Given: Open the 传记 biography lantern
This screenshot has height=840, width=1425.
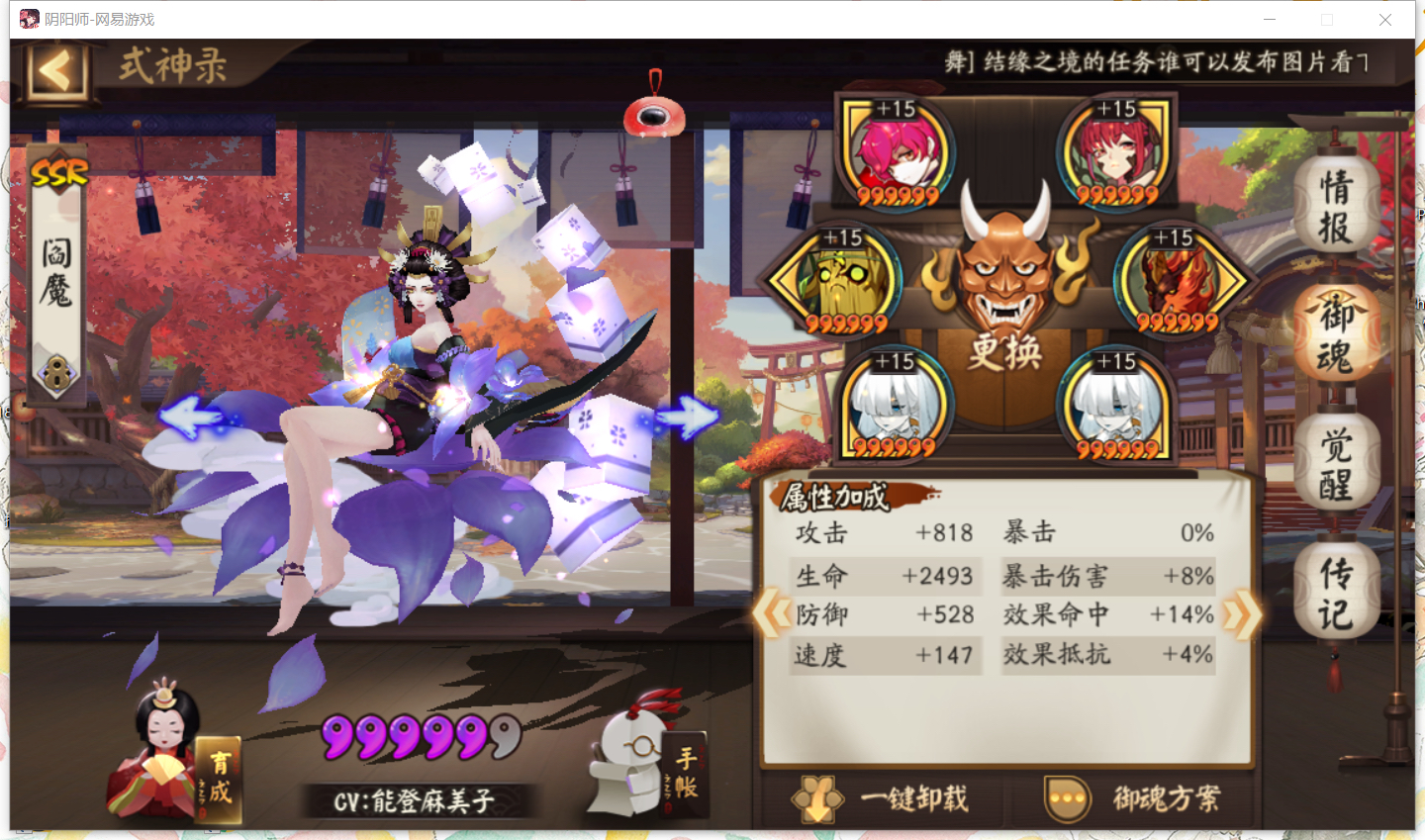Looking at the screenshot, I should 1336,590.
